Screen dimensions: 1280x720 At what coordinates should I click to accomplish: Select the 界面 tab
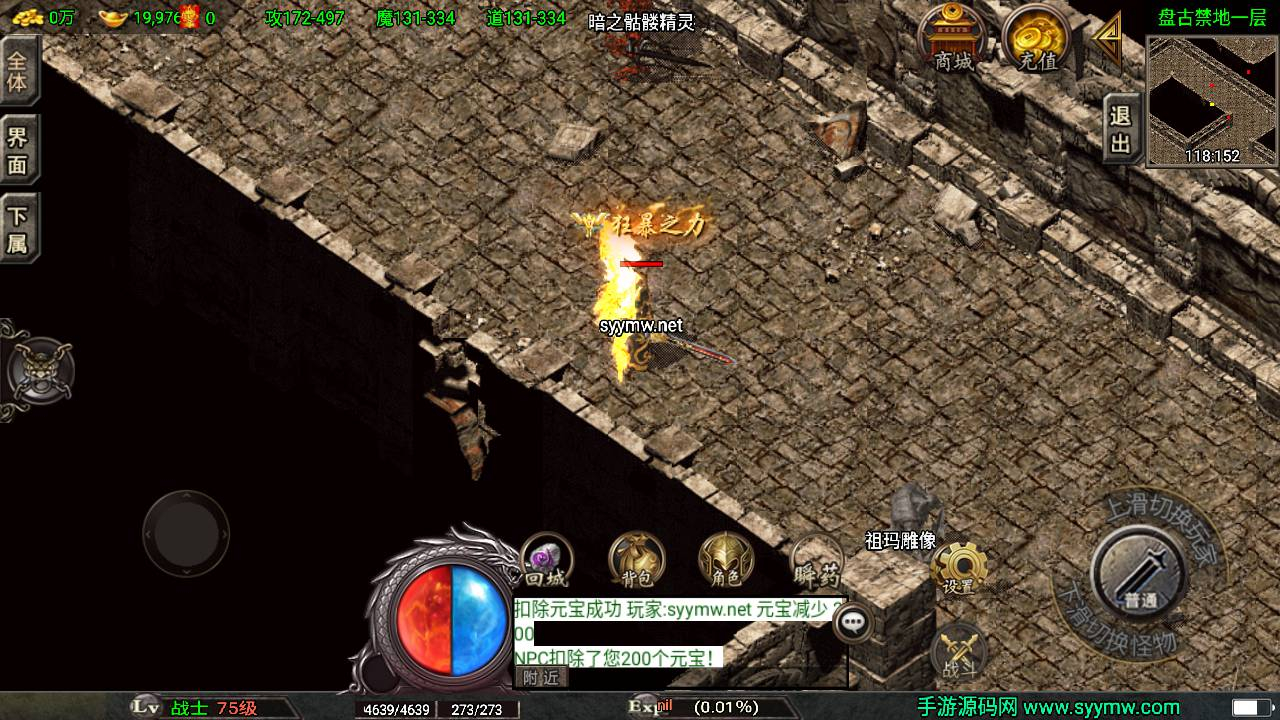pyautogui.click(x=18, y=151)
